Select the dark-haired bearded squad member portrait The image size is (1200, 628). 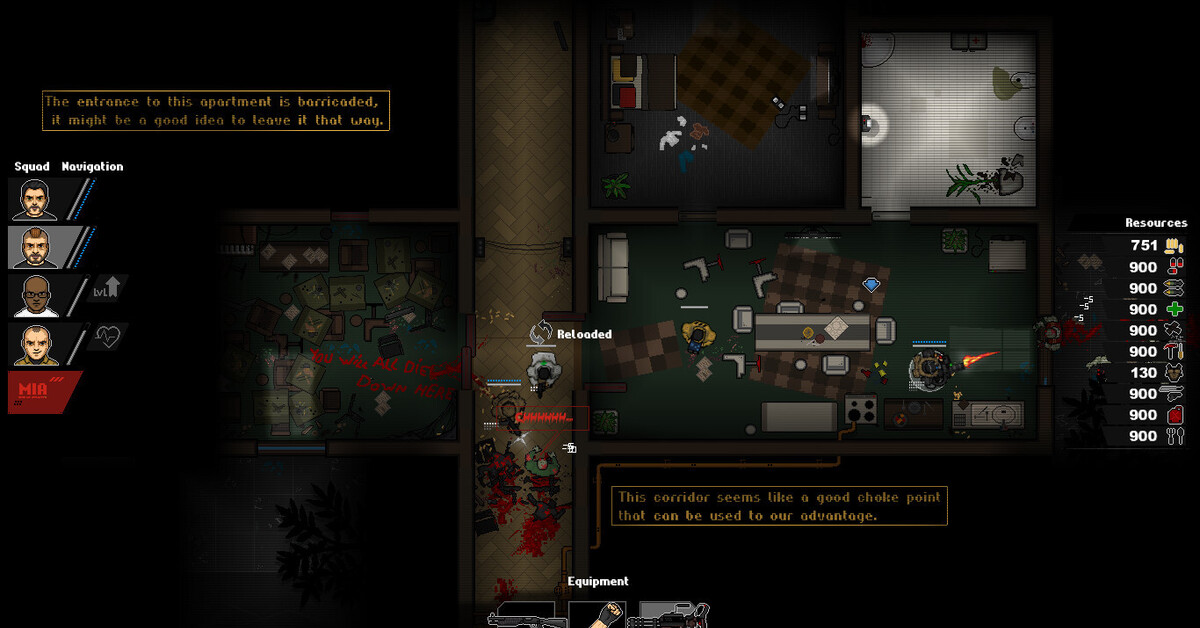[34, 199]
